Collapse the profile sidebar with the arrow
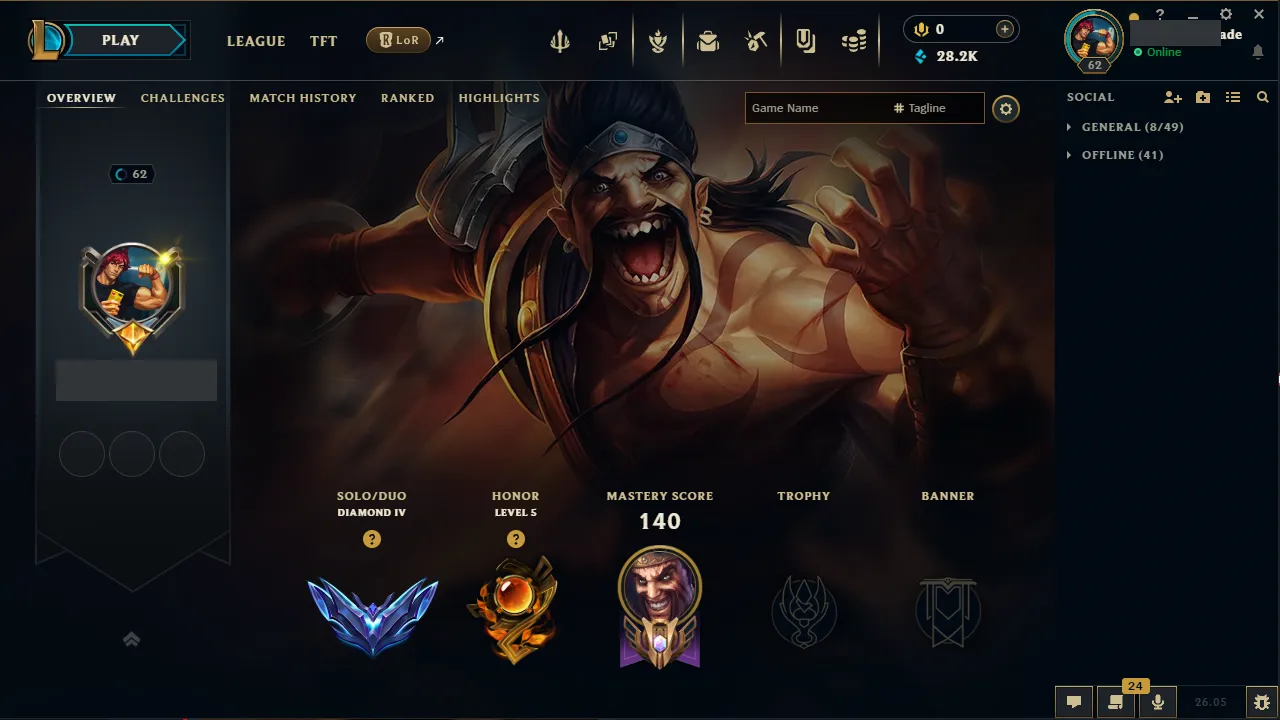This screenshot has height=720, width=1280. (131, 639)
